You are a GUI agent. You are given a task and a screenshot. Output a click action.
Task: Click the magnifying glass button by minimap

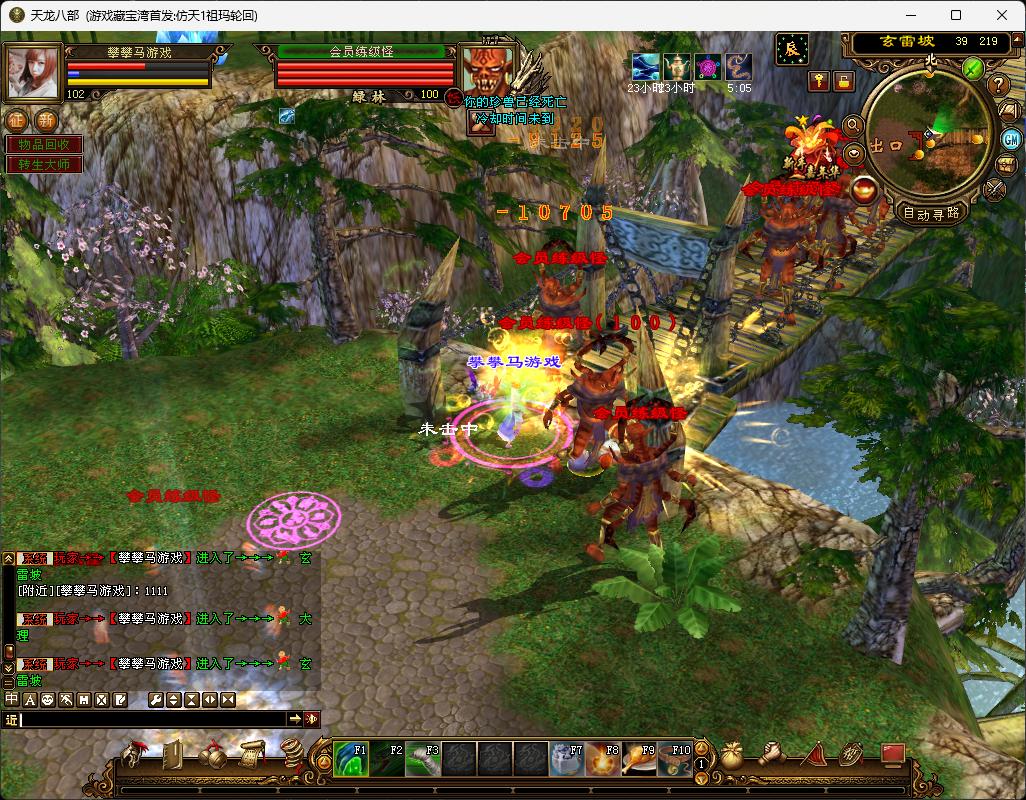click(x=853, y=126)
